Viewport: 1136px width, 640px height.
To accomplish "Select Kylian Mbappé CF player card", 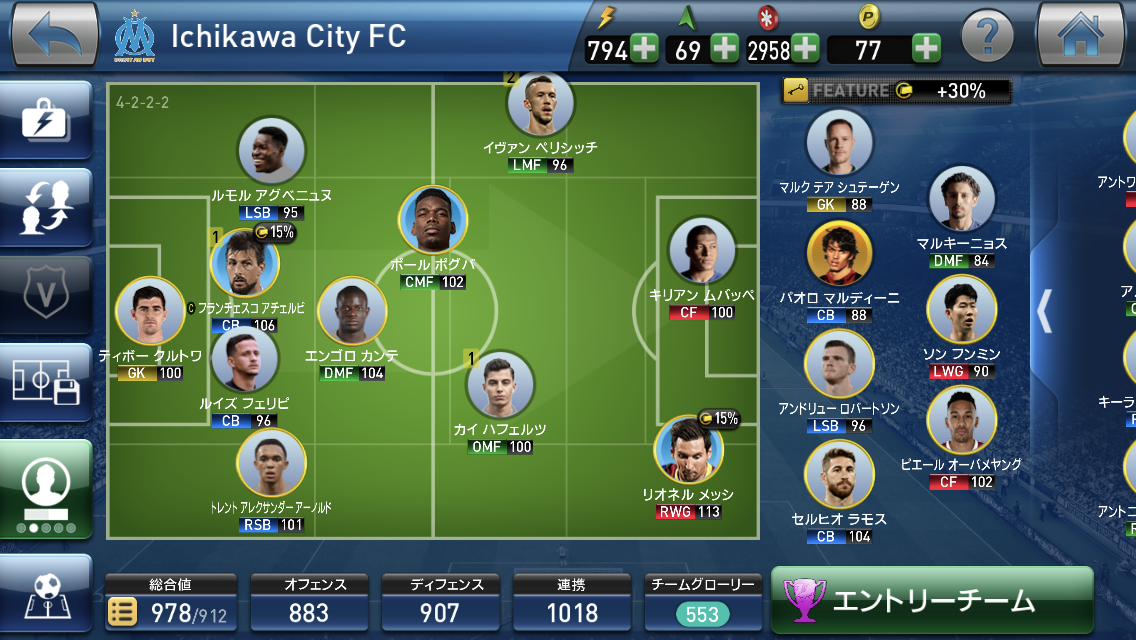I will point(701,252).
